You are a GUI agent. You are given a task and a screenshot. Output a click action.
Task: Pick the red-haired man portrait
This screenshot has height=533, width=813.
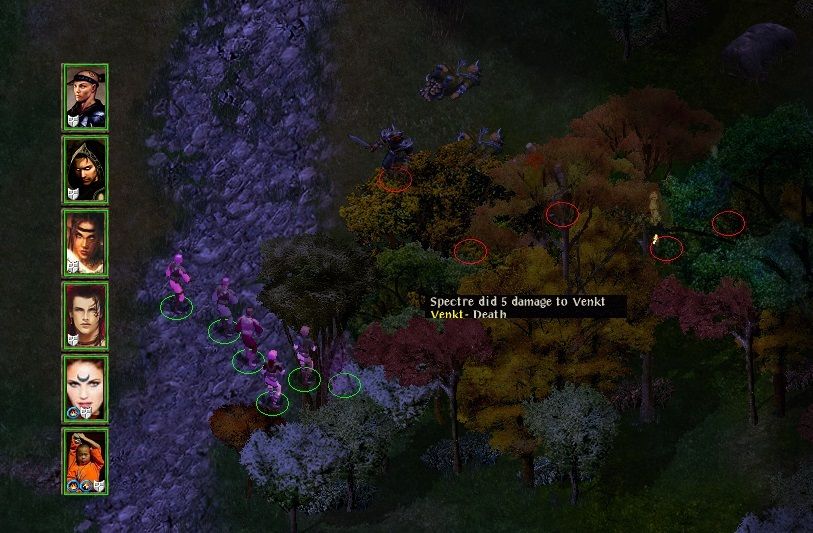(85, 316)
